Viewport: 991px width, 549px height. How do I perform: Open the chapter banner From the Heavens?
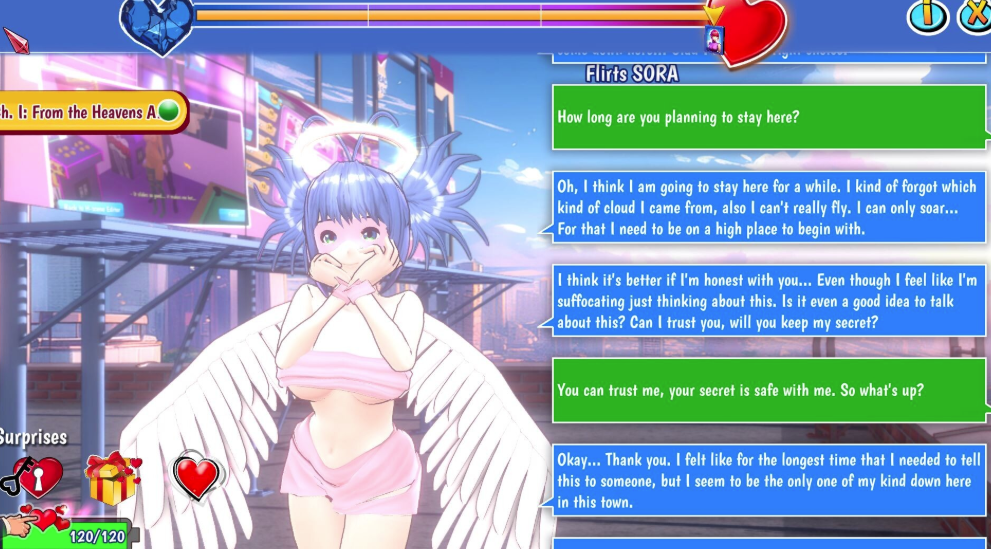pos(88,112)
